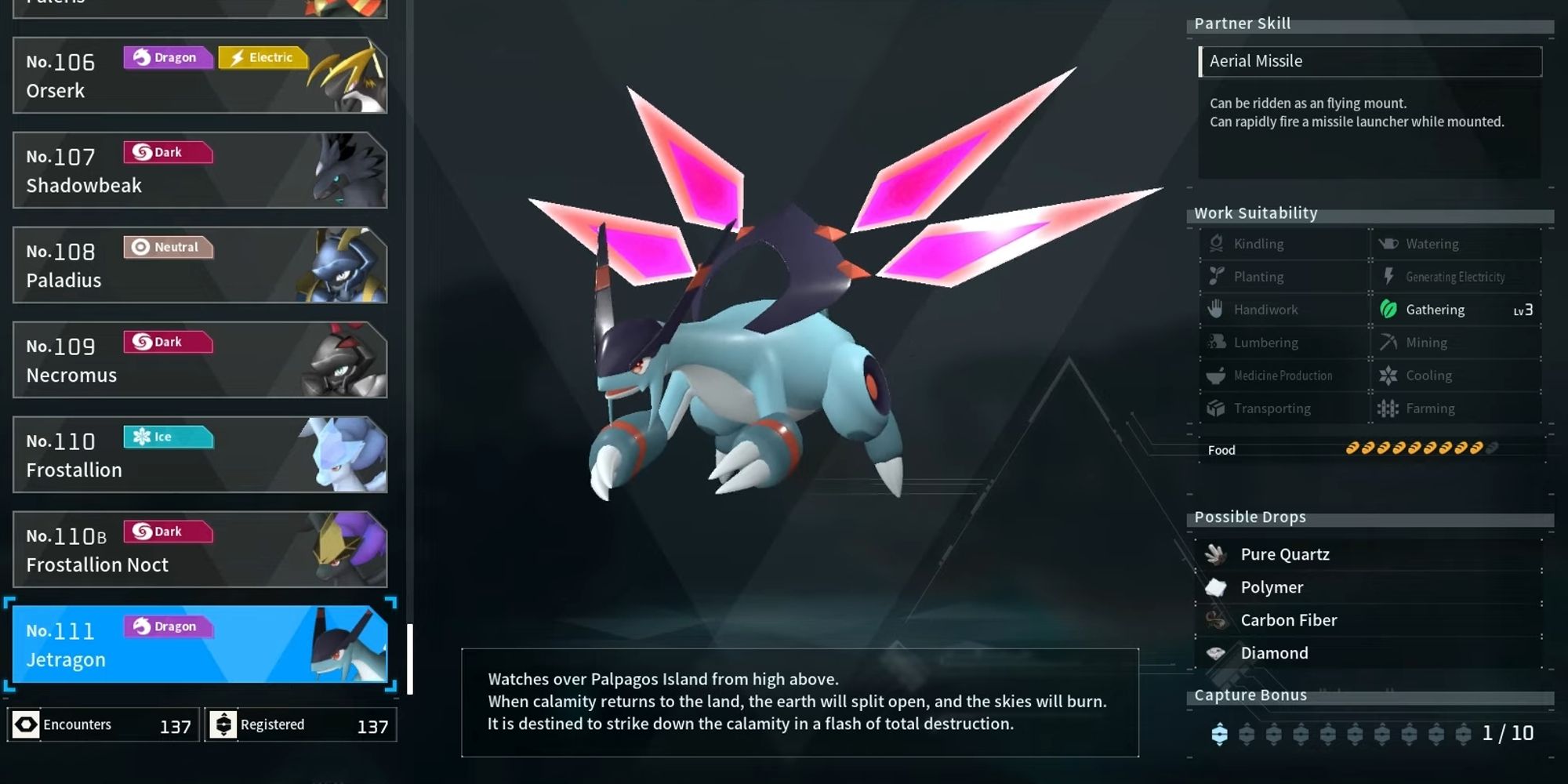1568x784 pixels.
Task: Choose the Carbon Fiber drop
Action: pos(1368,620)
